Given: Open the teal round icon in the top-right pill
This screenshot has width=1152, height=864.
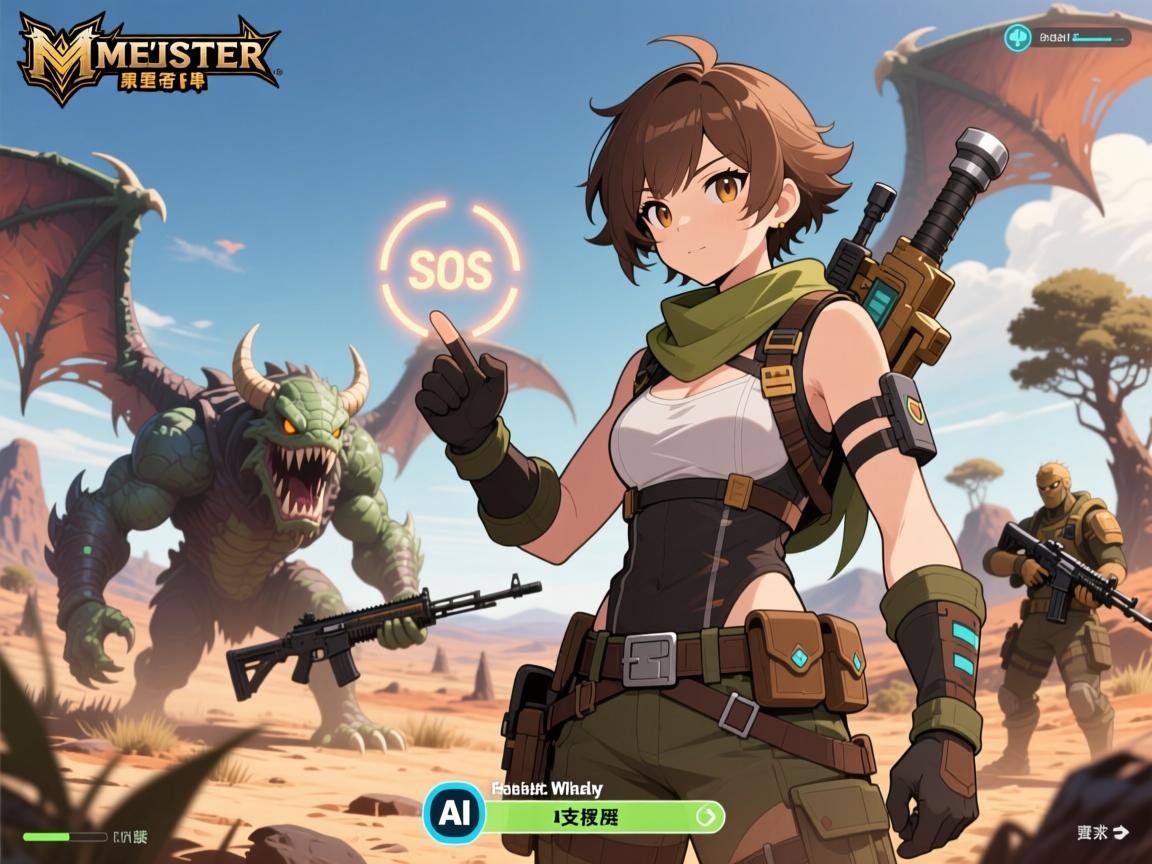Looking at the screenshot, I should [1018, 38].
